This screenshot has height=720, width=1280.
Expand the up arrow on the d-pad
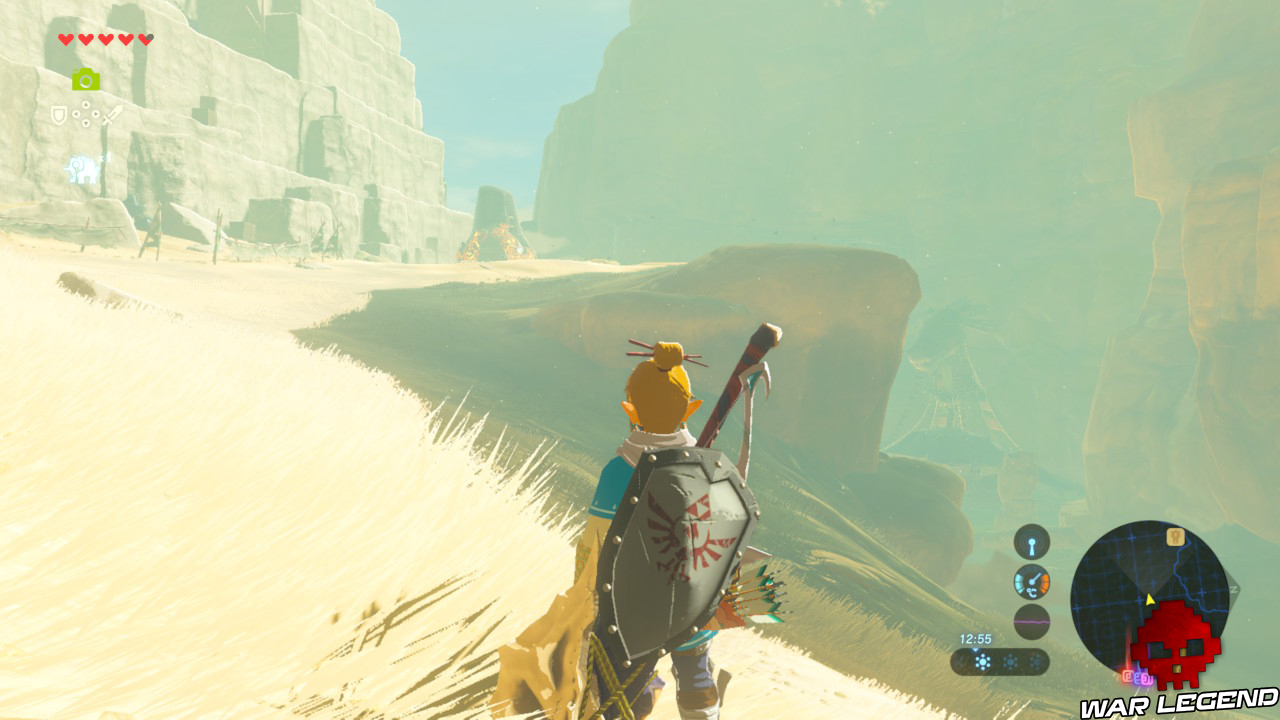coord(86,105)
